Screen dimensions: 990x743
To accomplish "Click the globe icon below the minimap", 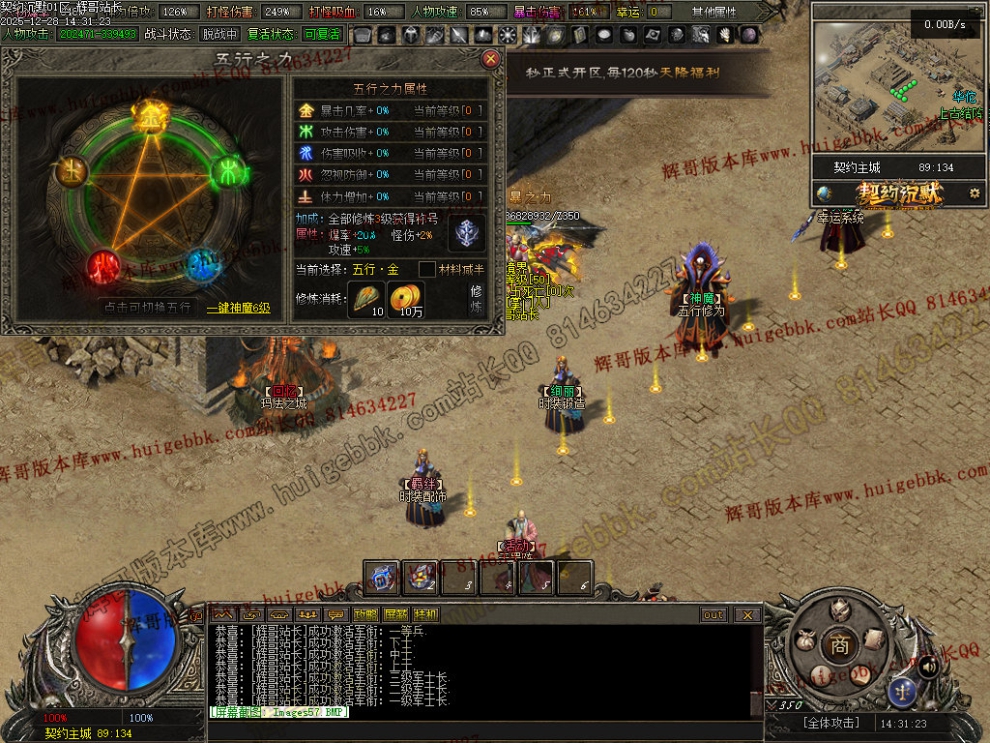I will point(823,193).
